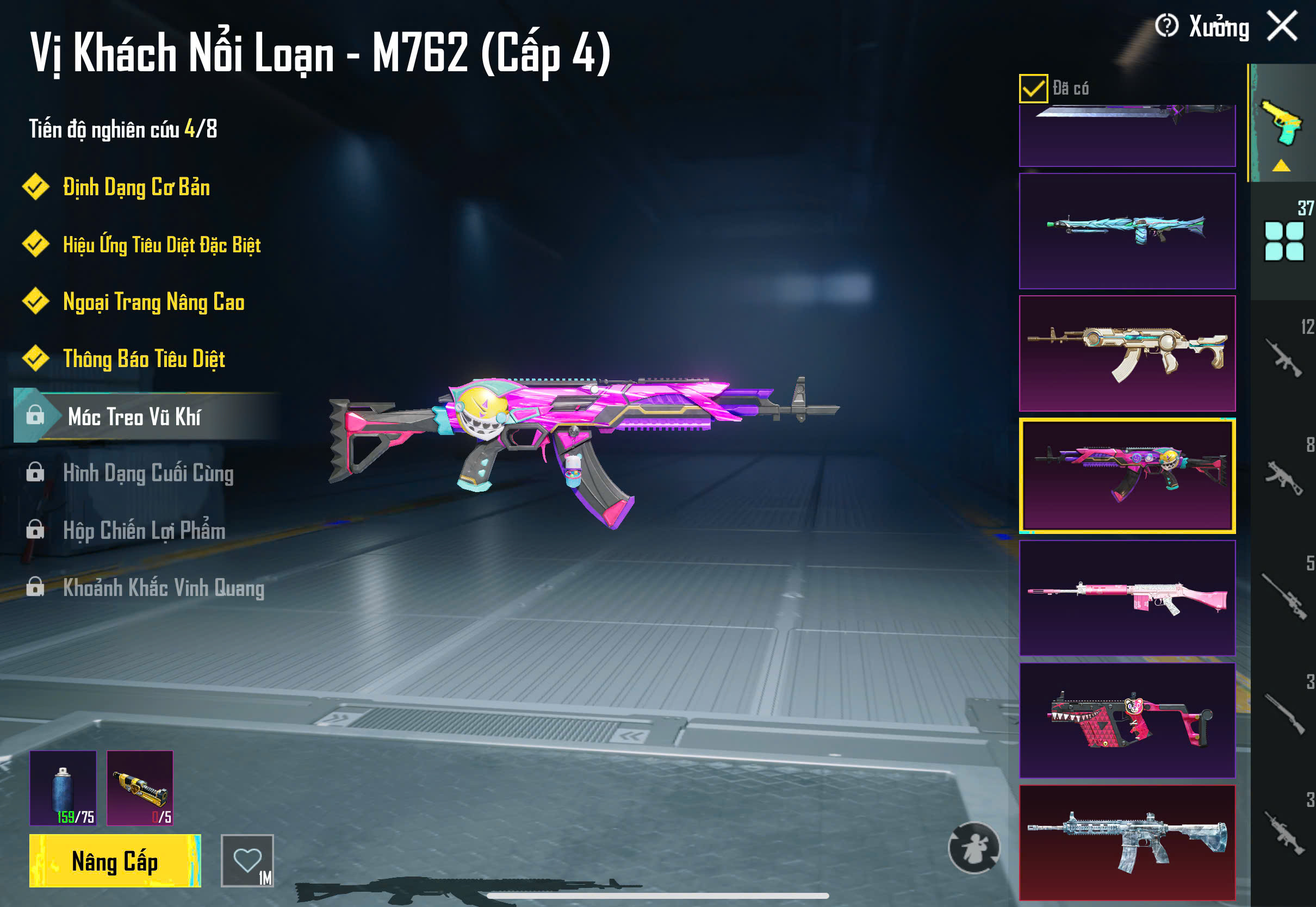
Task: Select locked Hộp Chiến Lợi Phẩm level
Action: (144, 531)
